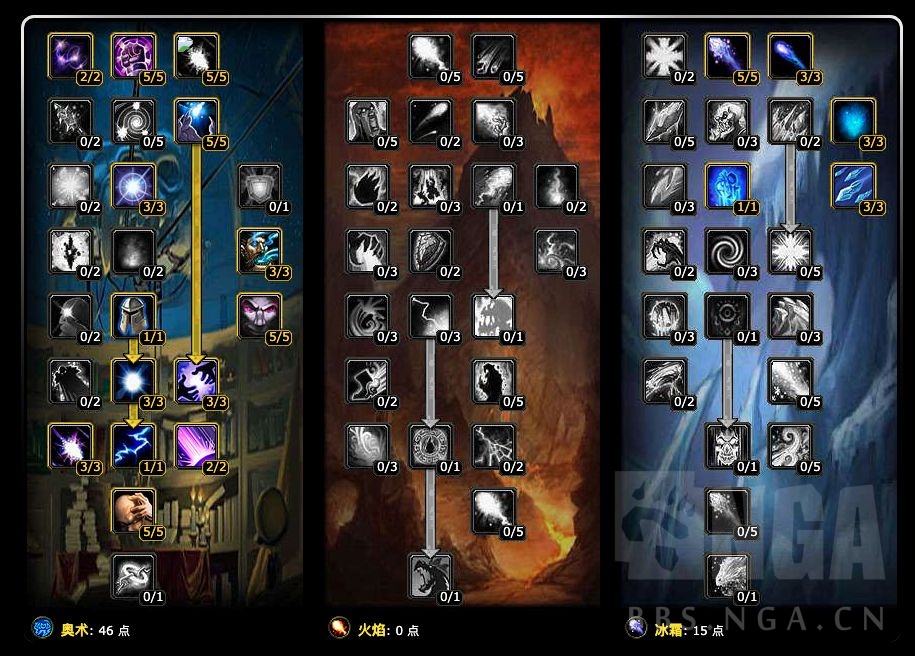Click the grey shield arcane talent 0/1
The width and height of the screenshot is (915, 656).
(x=258, y=186)
